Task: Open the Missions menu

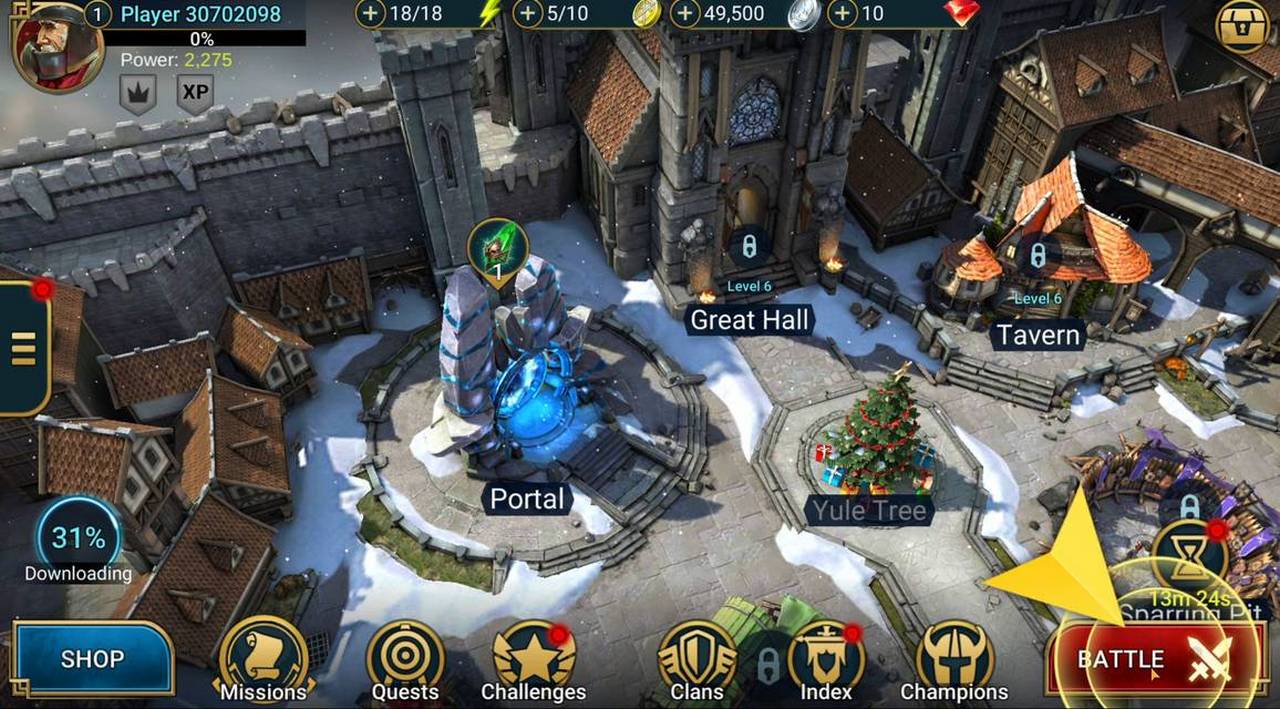Action: (x=263, y=660)
